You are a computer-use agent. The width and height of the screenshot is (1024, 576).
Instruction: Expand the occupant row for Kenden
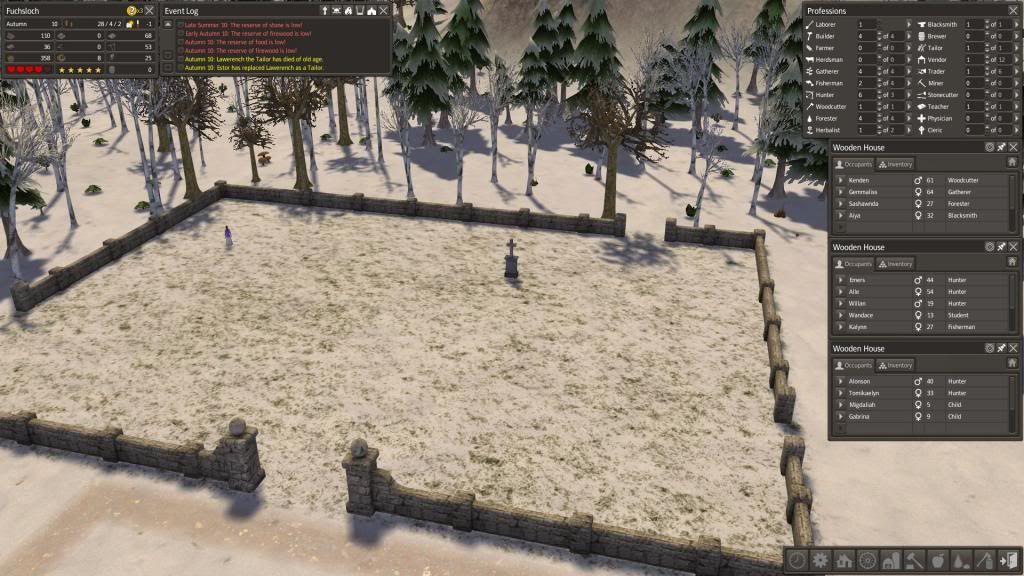click(x=841, y=180)
